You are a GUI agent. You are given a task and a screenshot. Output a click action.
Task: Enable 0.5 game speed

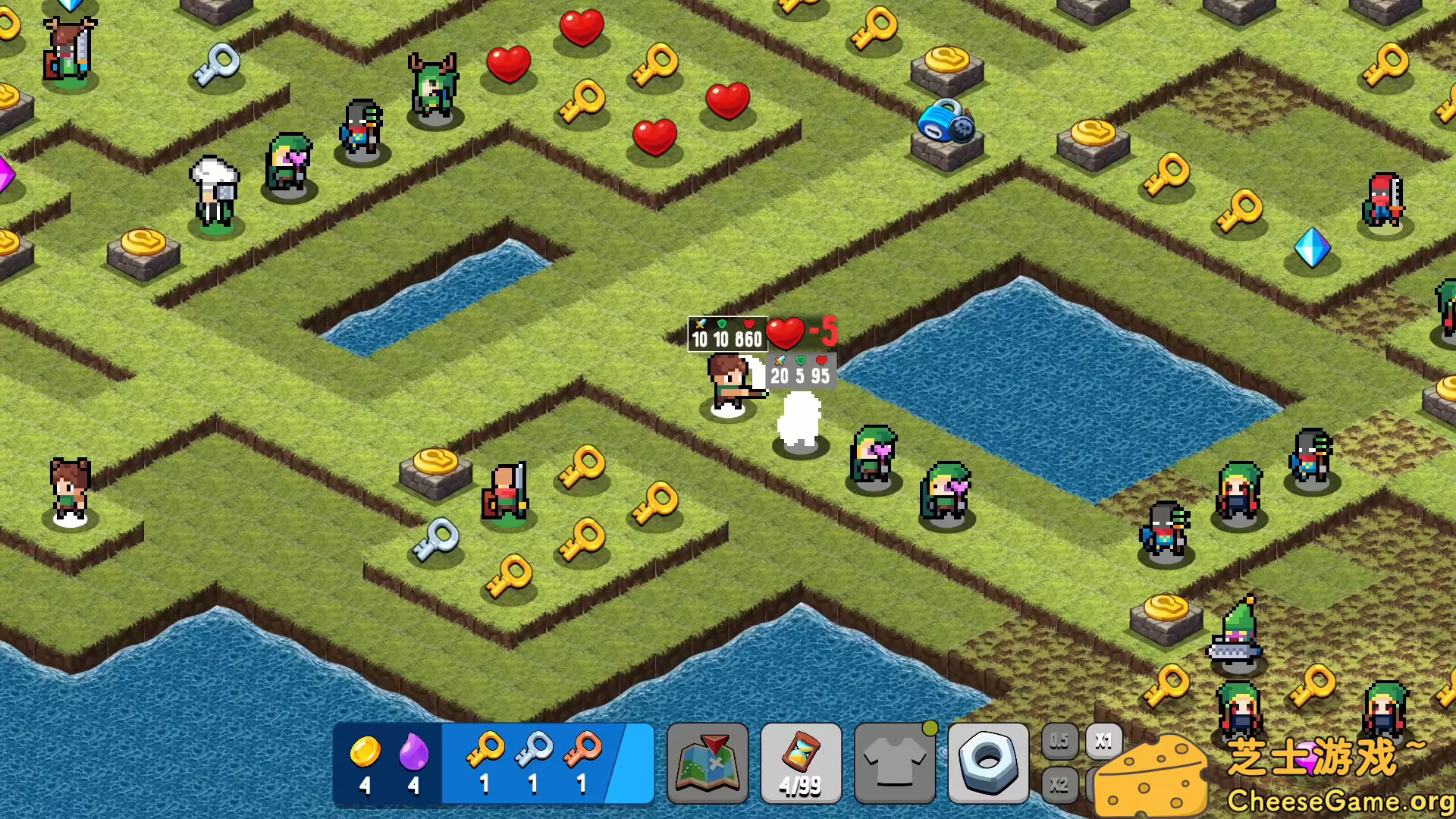[1059, 742]
